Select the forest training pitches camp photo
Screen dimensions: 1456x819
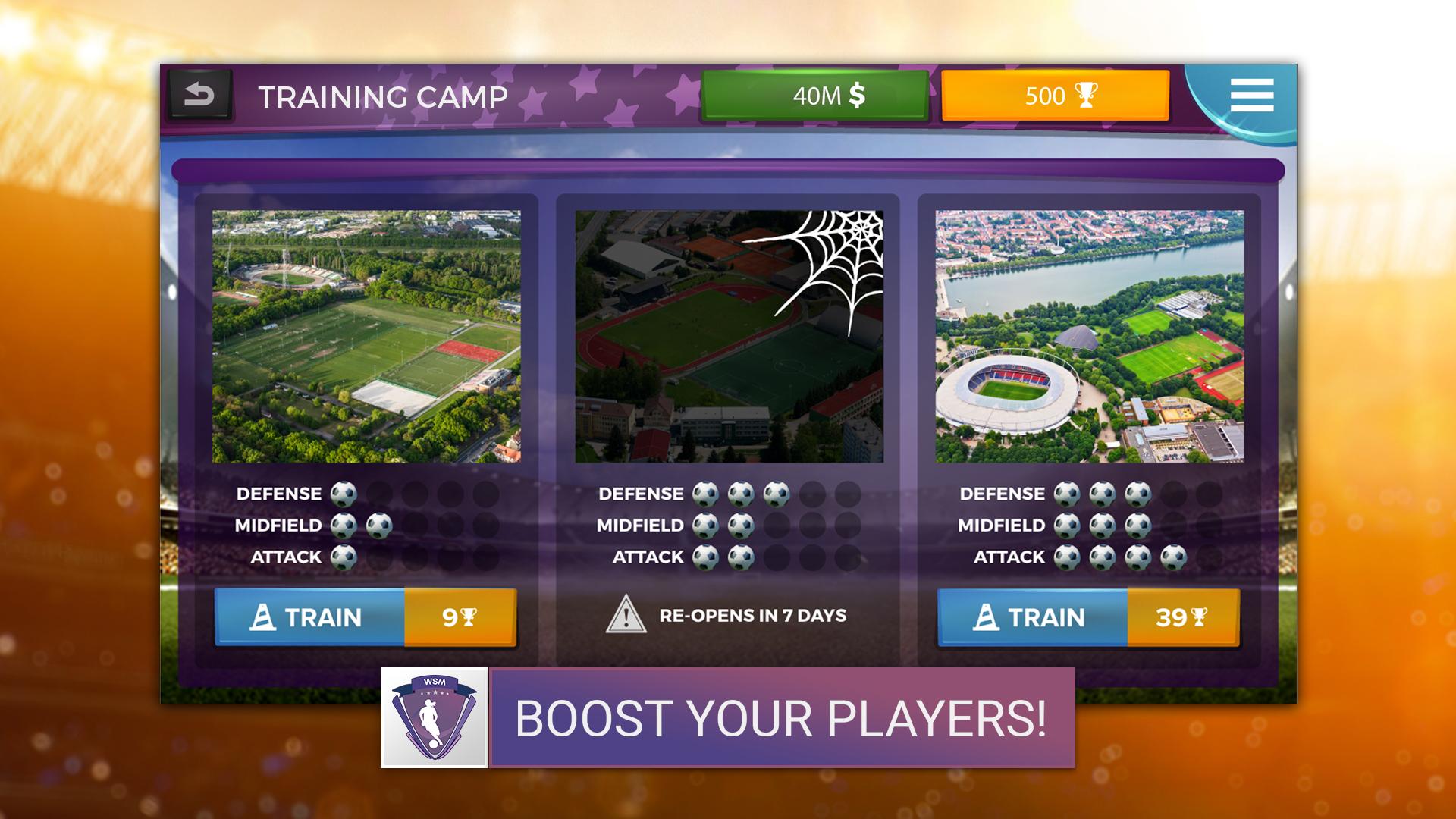[x=366, y=336]
